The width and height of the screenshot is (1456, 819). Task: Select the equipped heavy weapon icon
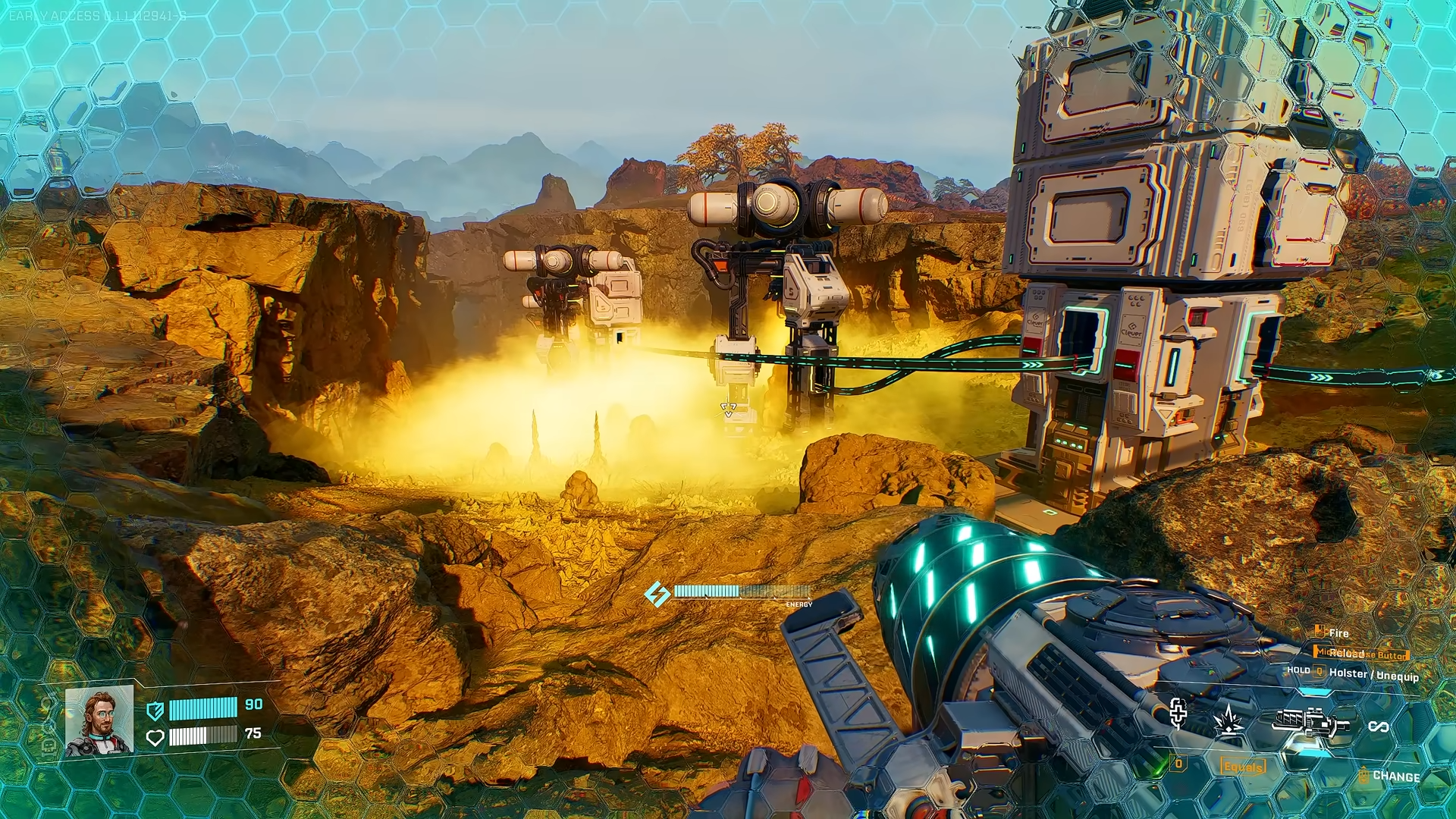(1310, 723)
